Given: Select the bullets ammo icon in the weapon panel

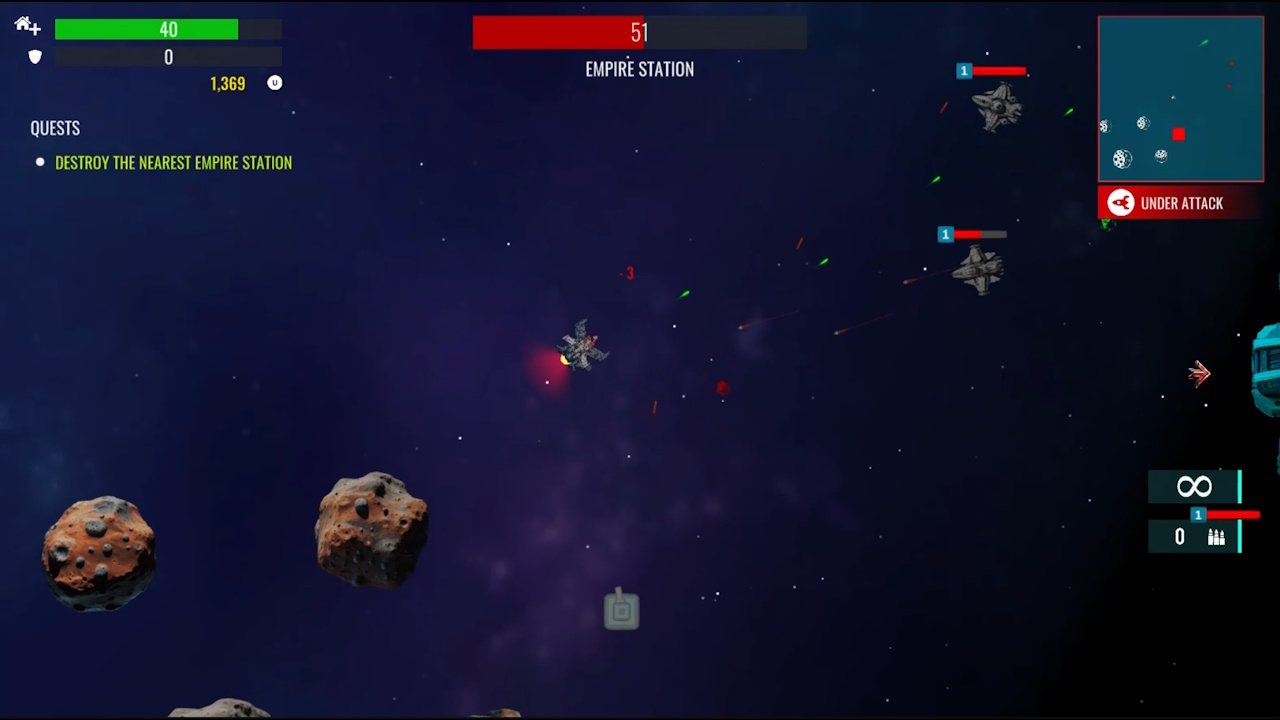Looking at the screenshot, I should click(x=1216, y=537).
